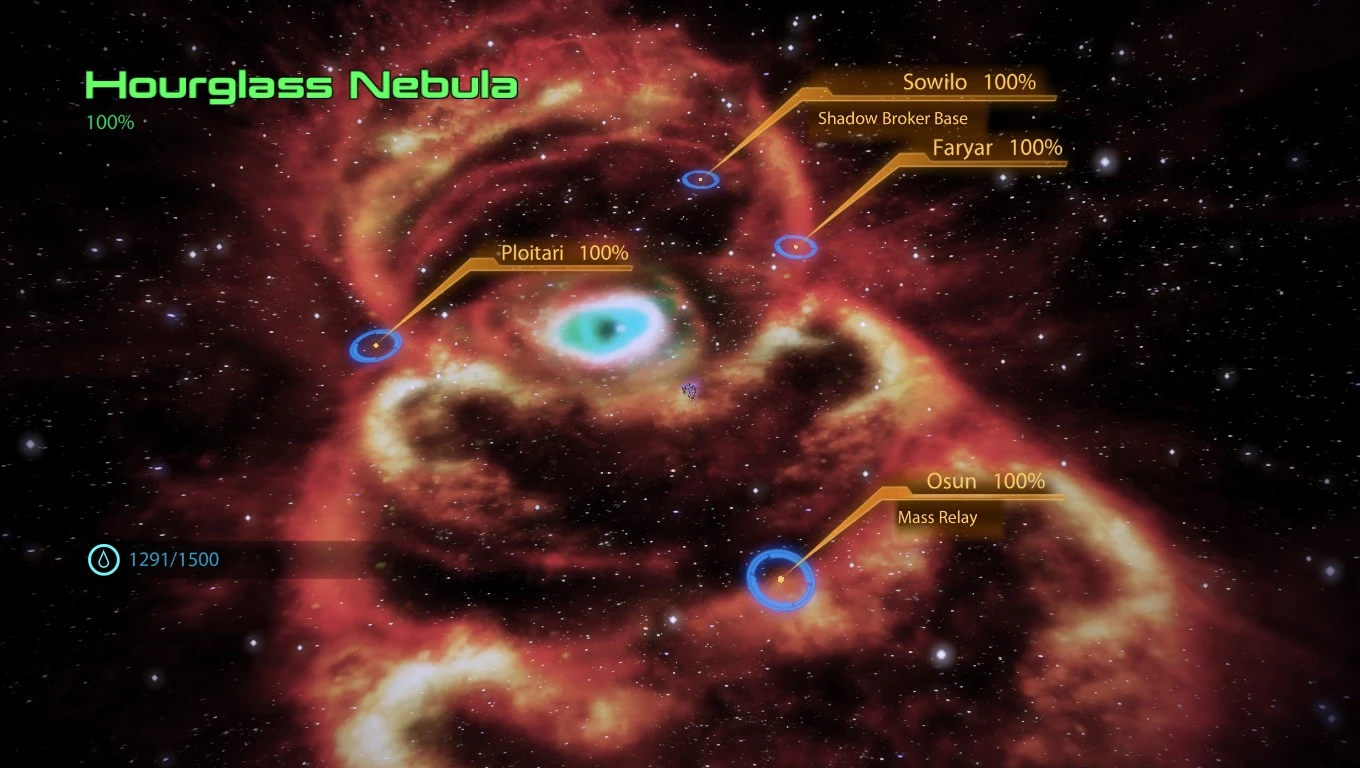Click the Mass Relay marker inside the Osun ring
Viewport: 1360px width, 768px height.
click(780, 578)
